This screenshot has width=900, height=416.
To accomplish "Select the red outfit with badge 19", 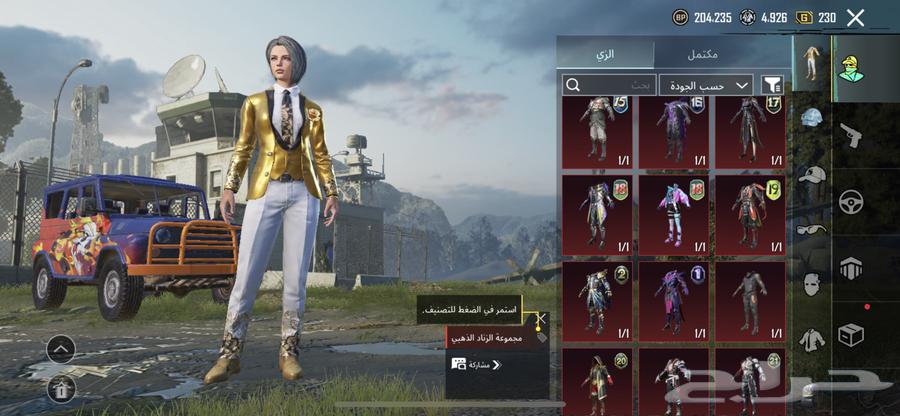I will [x=749, y=212].
